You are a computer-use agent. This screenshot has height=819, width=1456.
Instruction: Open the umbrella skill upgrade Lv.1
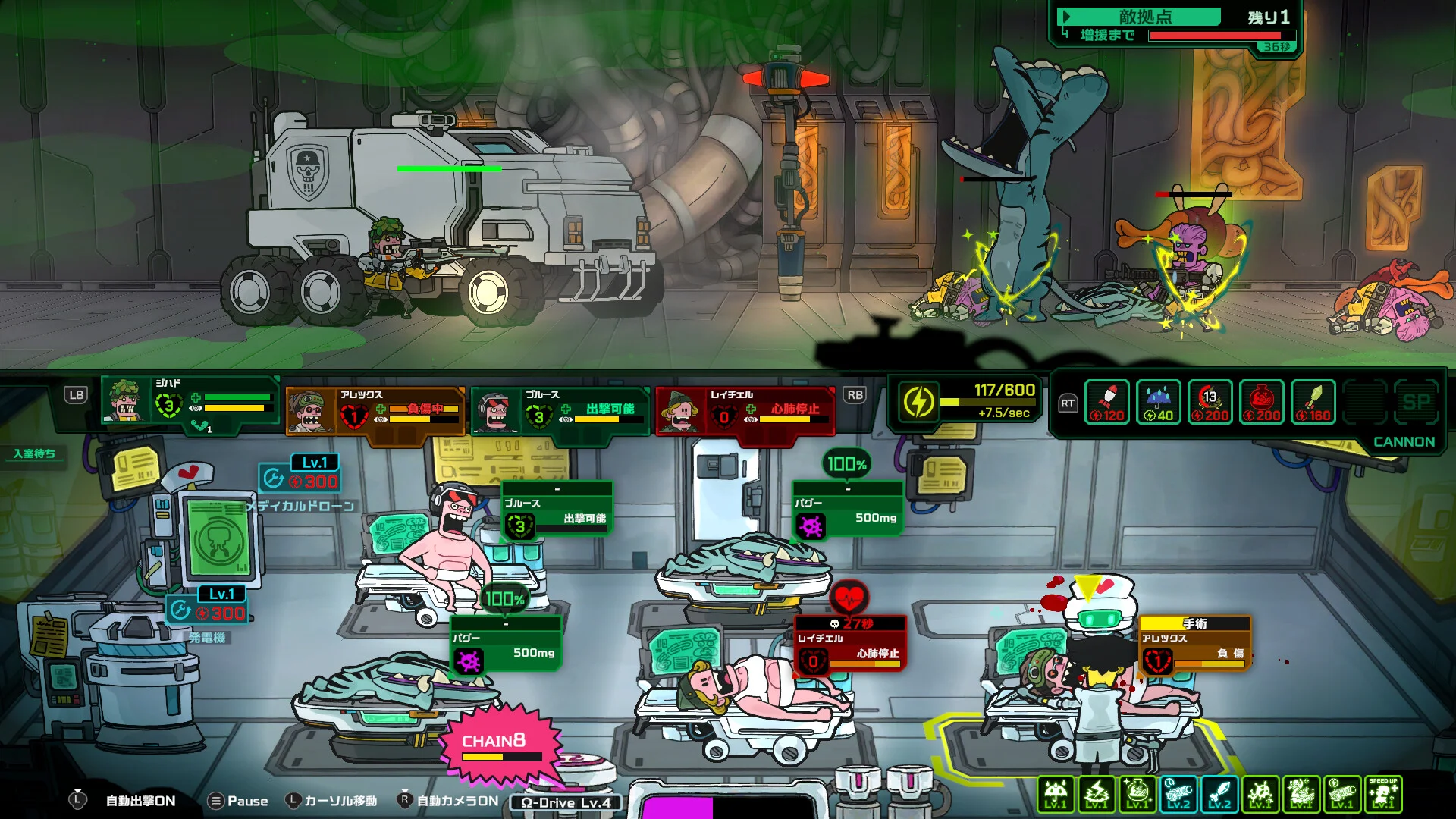click(x=1056, y=794)
